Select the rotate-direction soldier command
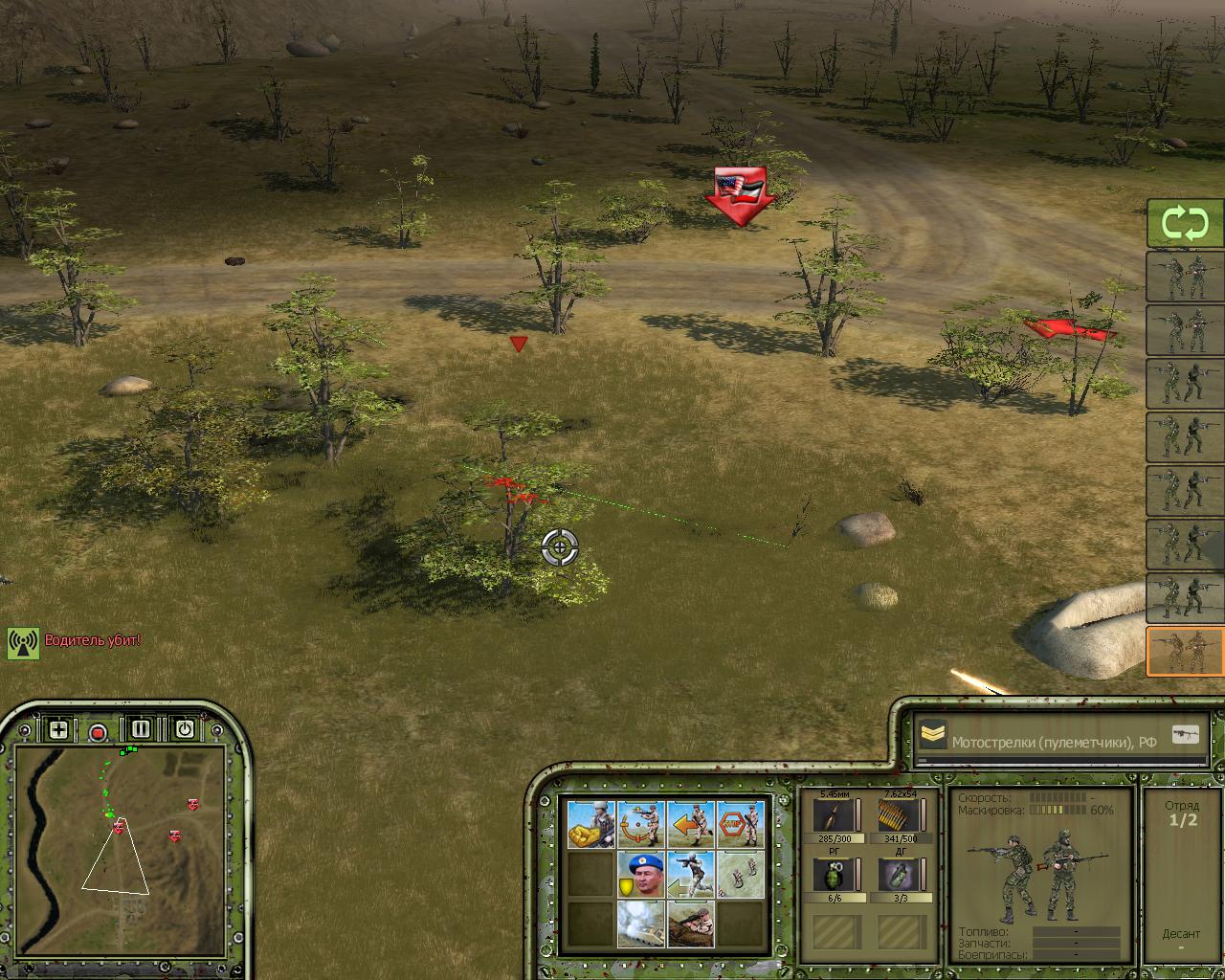The width and height of the screenshot is (1225, 980). tap(641, 823)
